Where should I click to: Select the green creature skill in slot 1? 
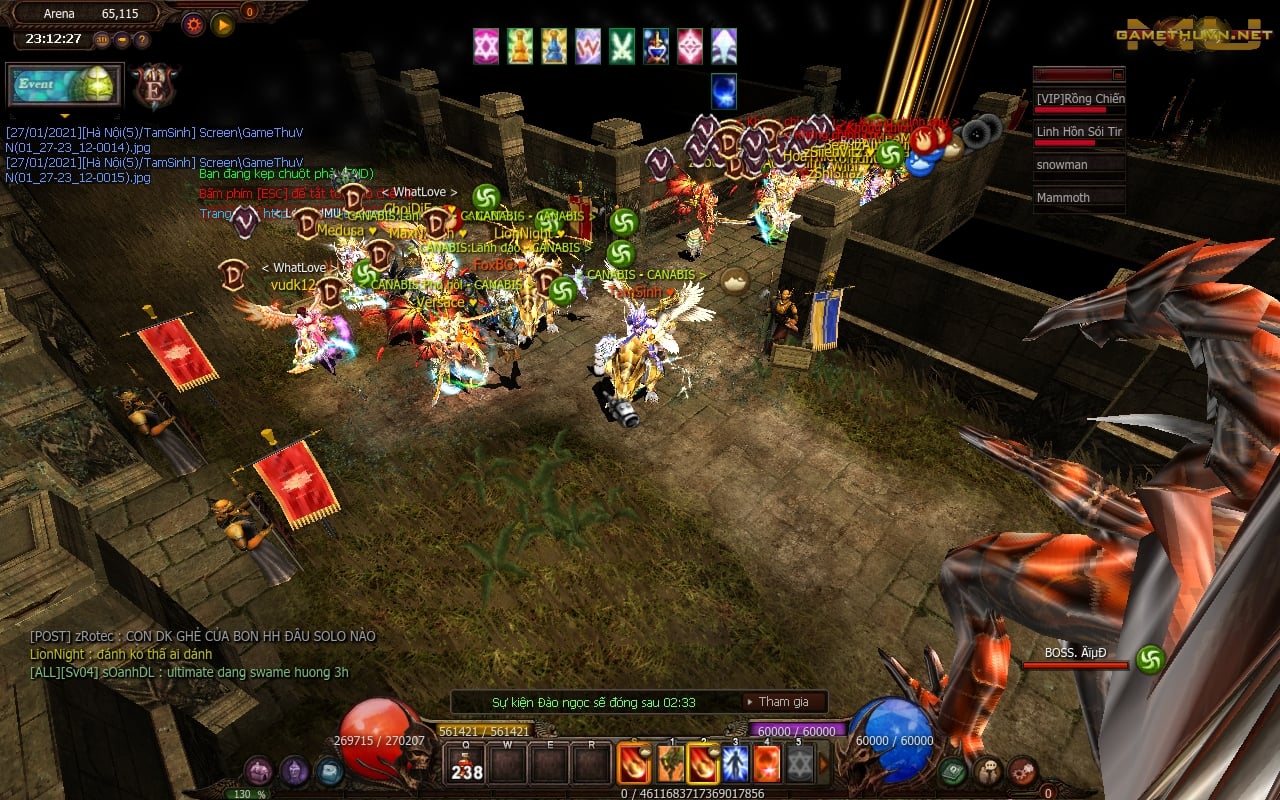[x=669, y=763]
